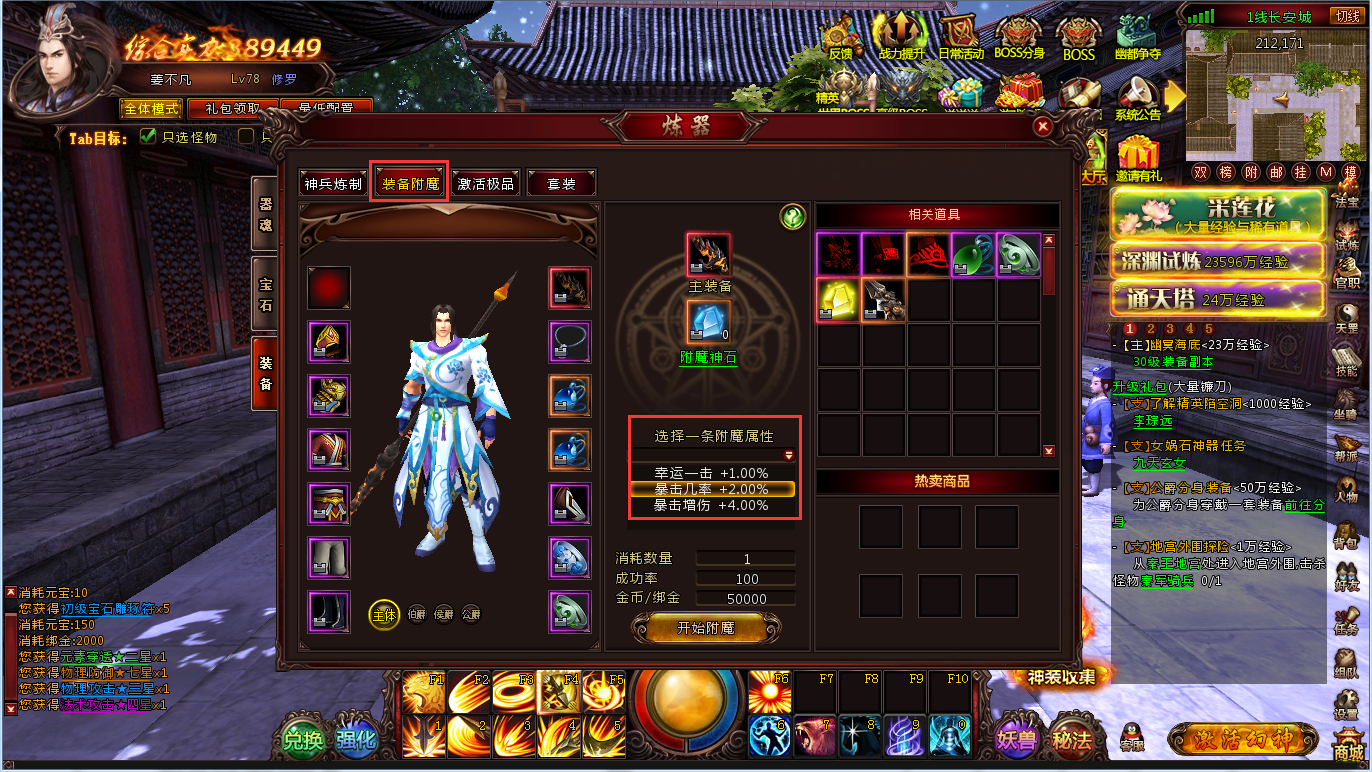Click the 强化 enhance button
Image resolution: width=1372 pixels, height=772 pixels.
(x=355, y=741)
